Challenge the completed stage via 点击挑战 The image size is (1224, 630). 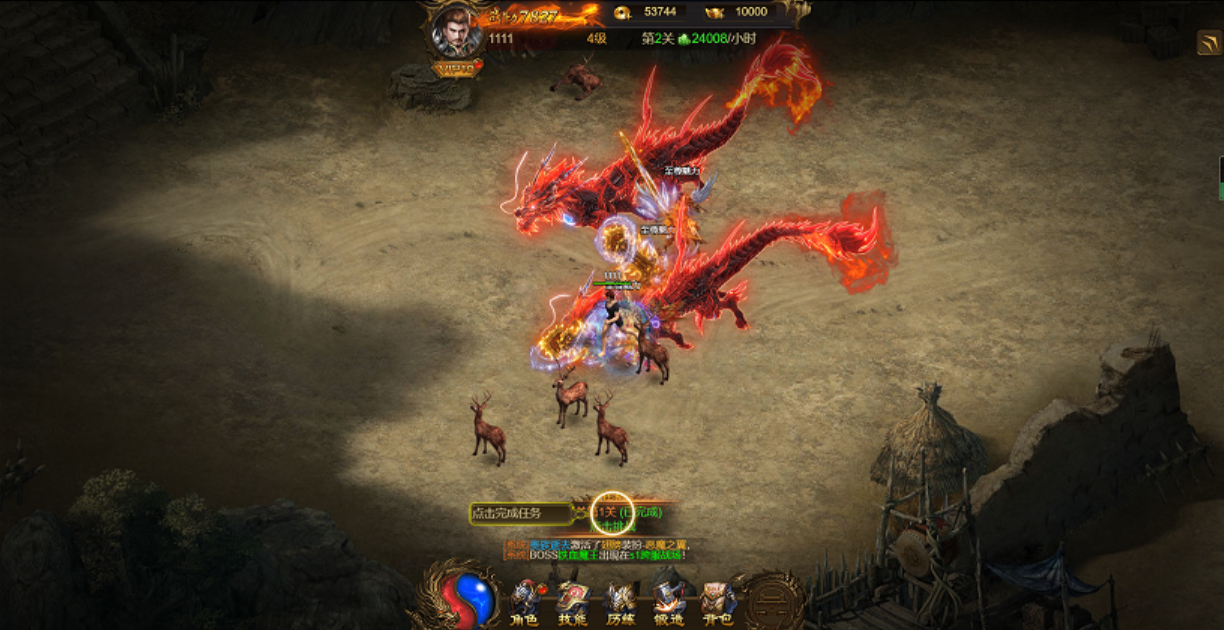click(x=618, y=526)
